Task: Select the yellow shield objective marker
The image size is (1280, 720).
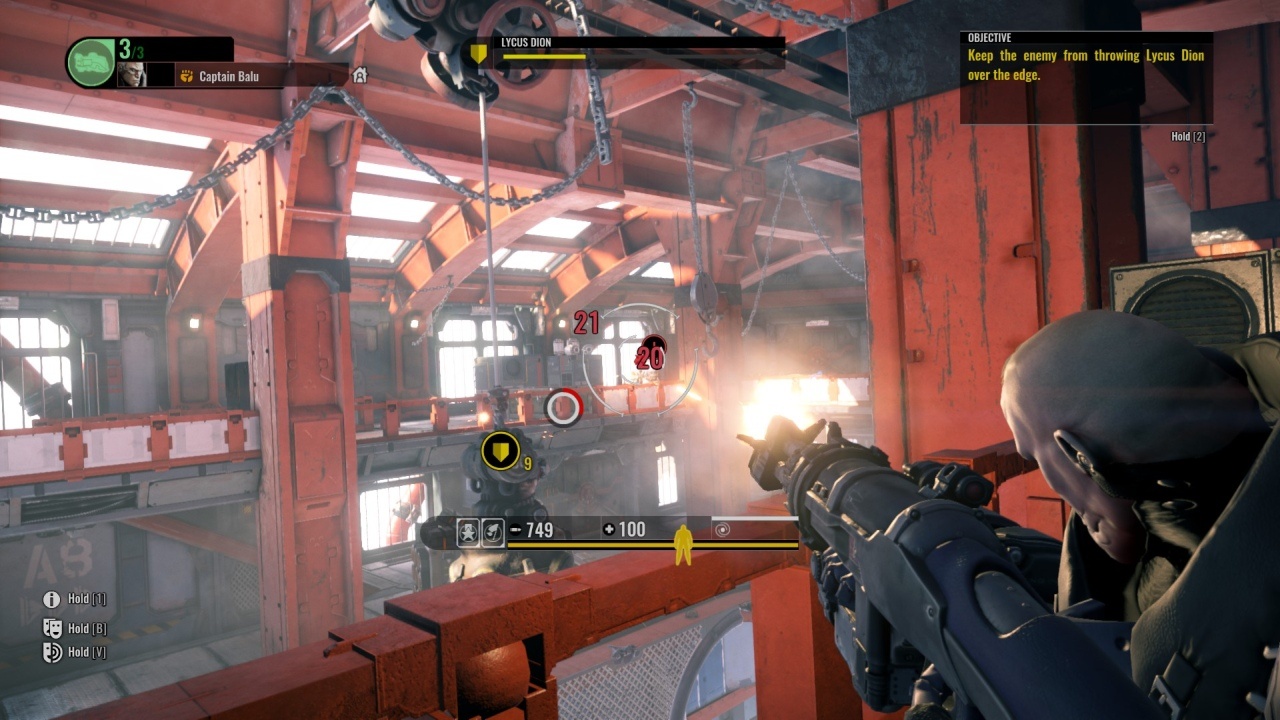Action: pos(500,451)
